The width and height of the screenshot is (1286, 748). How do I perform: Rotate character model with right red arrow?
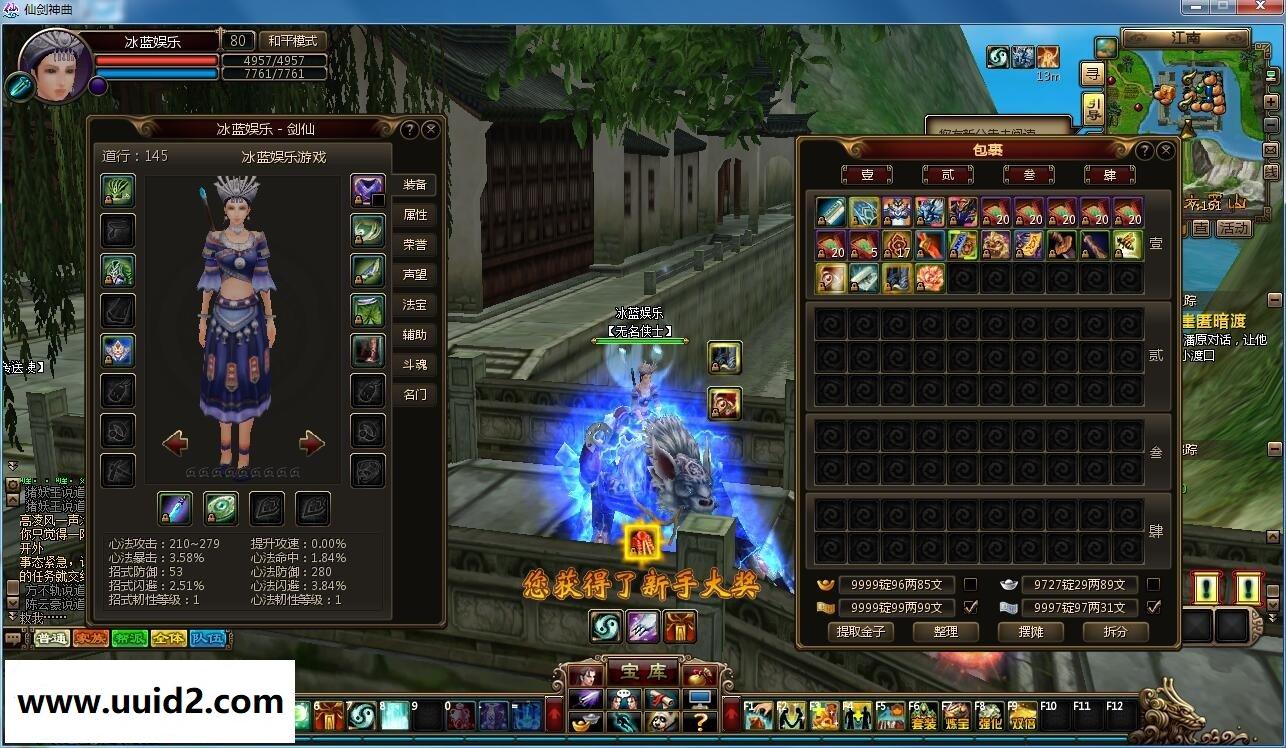click(312, 443)
